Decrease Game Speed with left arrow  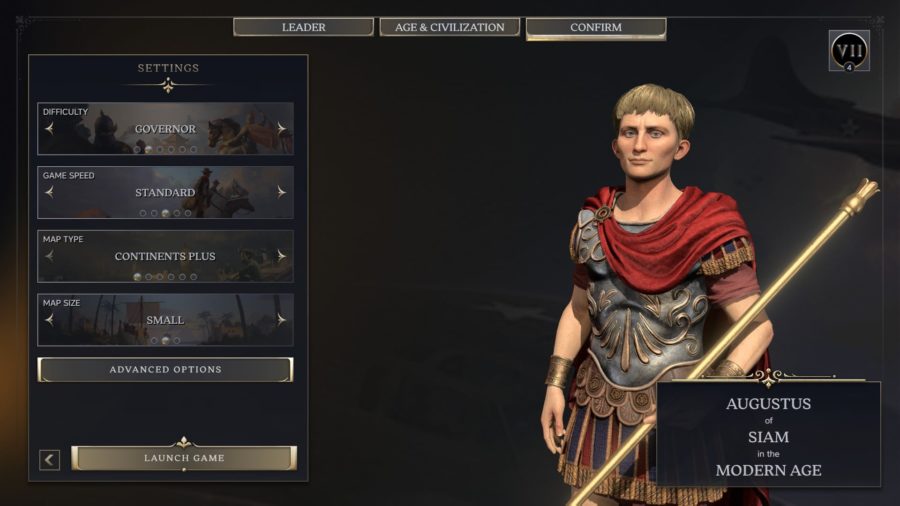pos(49,192)
